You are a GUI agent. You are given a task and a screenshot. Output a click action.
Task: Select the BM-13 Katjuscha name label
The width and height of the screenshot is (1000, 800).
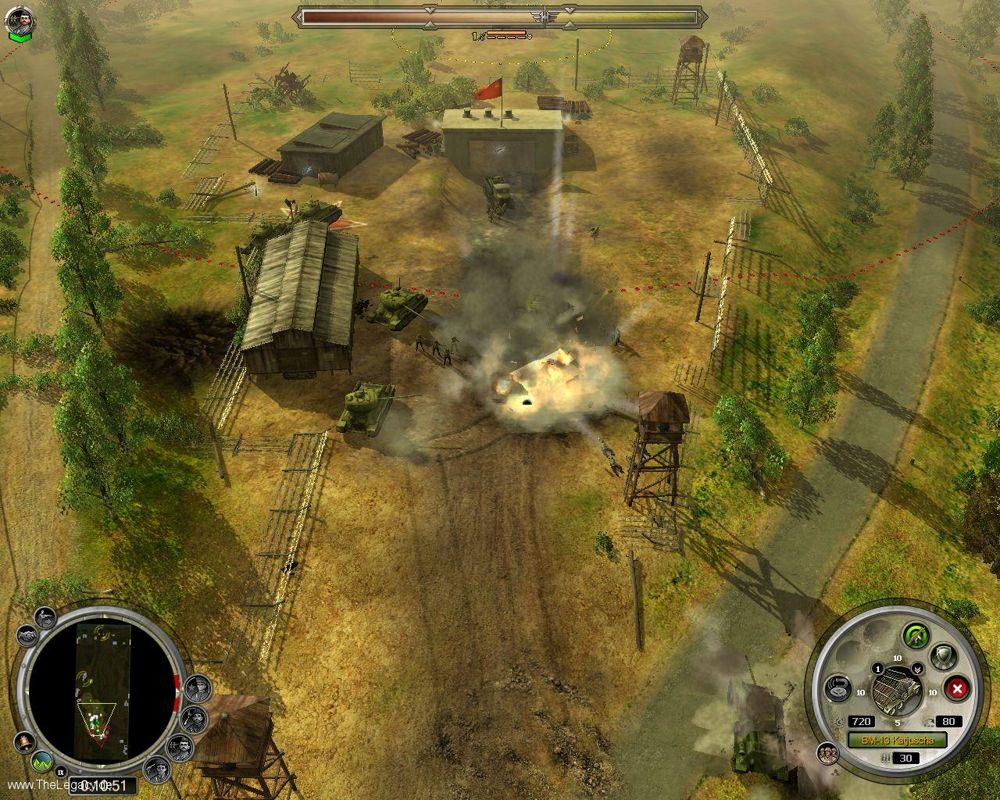click(897, 740)
